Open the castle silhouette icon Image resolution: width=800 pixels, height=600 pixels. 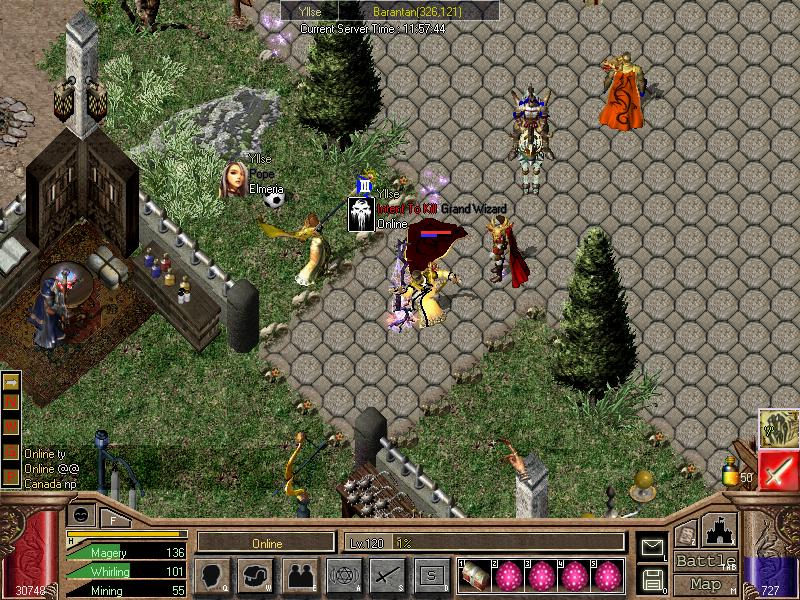tap(721, 532)
